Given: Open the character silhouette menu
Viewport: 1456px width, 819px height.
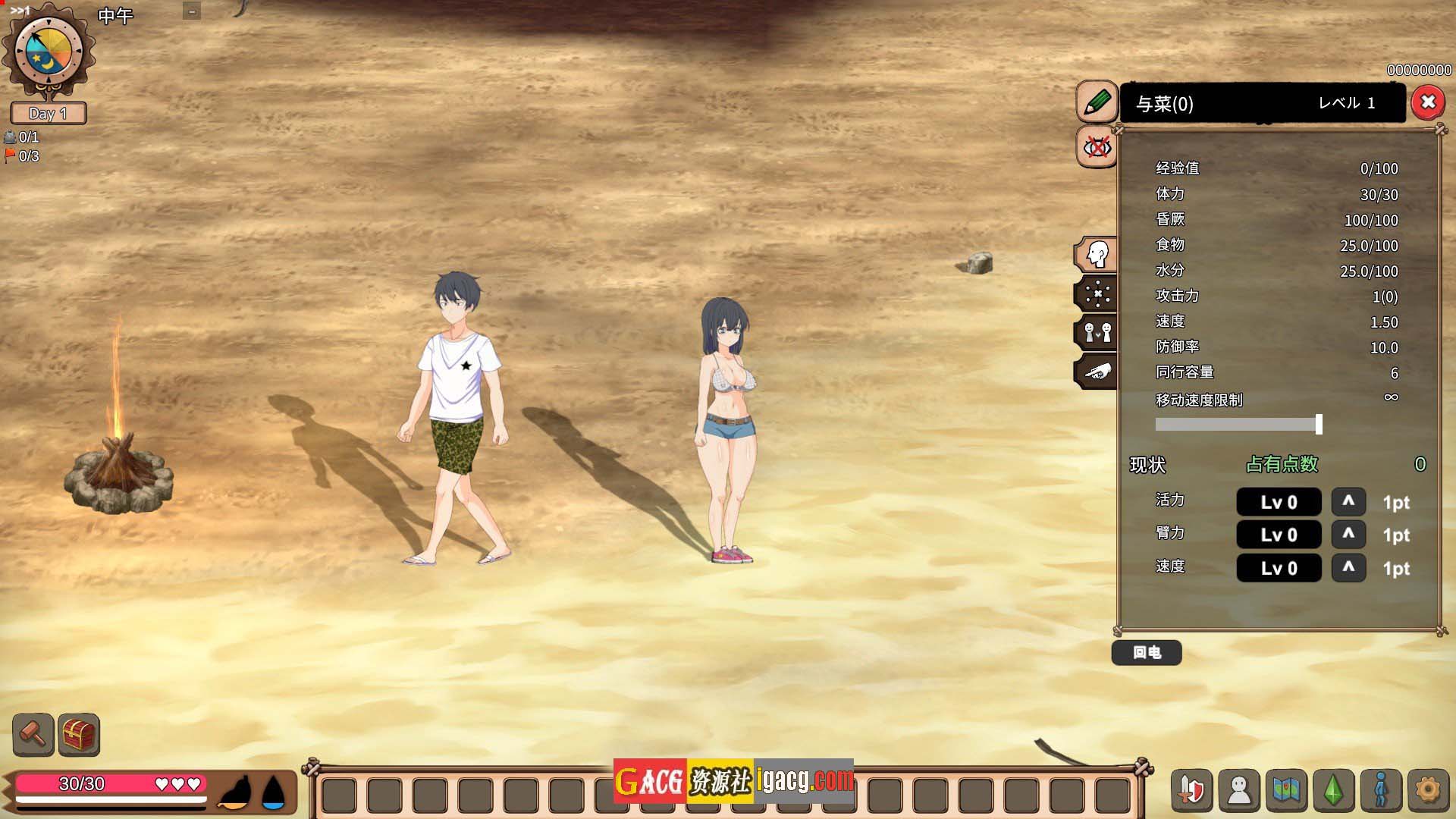Looking at the screenshot, I should pos(1239,790).
